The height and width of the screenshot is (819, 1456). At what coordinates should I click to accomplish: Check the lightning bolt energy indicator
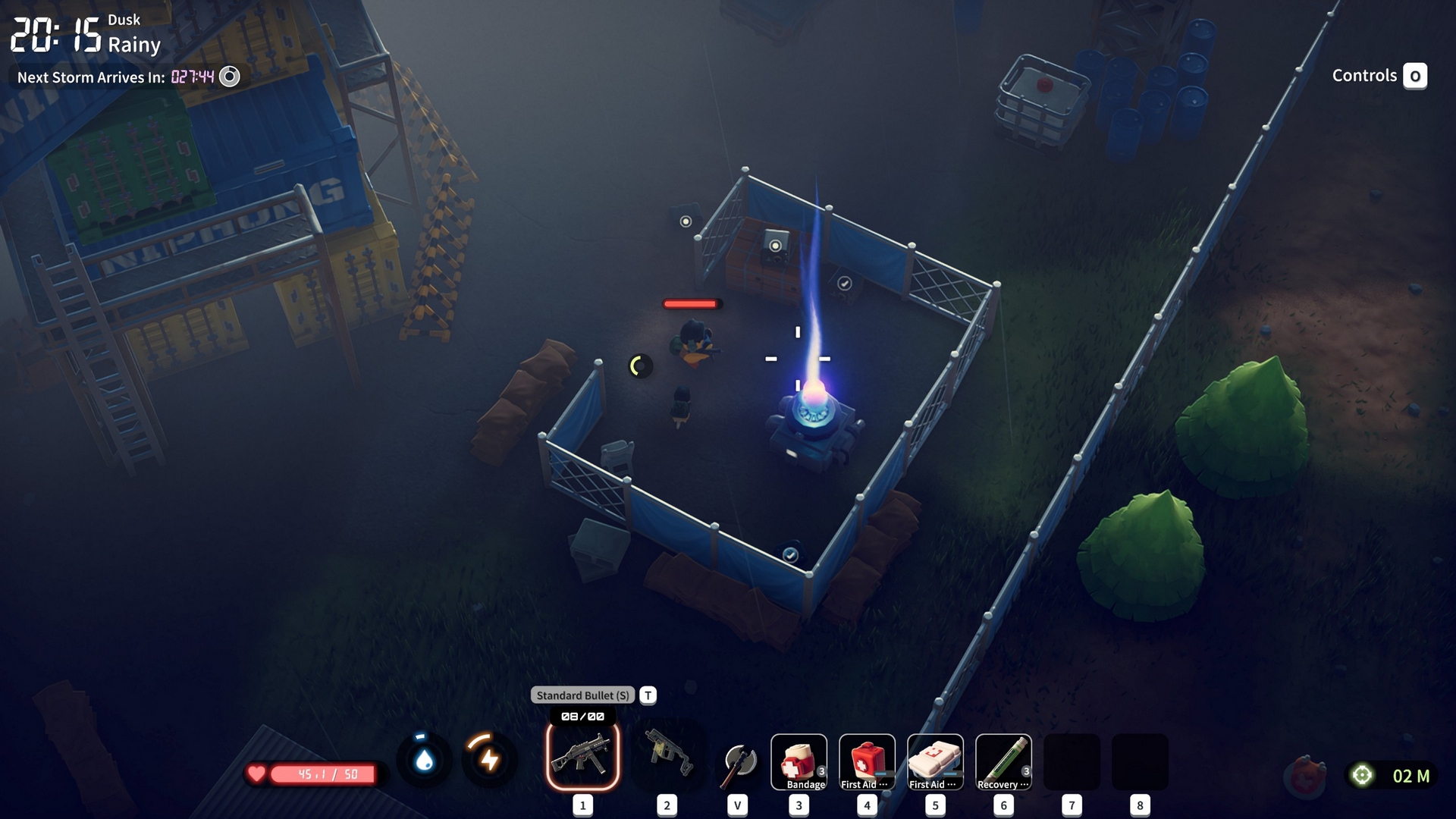(489, 759)
